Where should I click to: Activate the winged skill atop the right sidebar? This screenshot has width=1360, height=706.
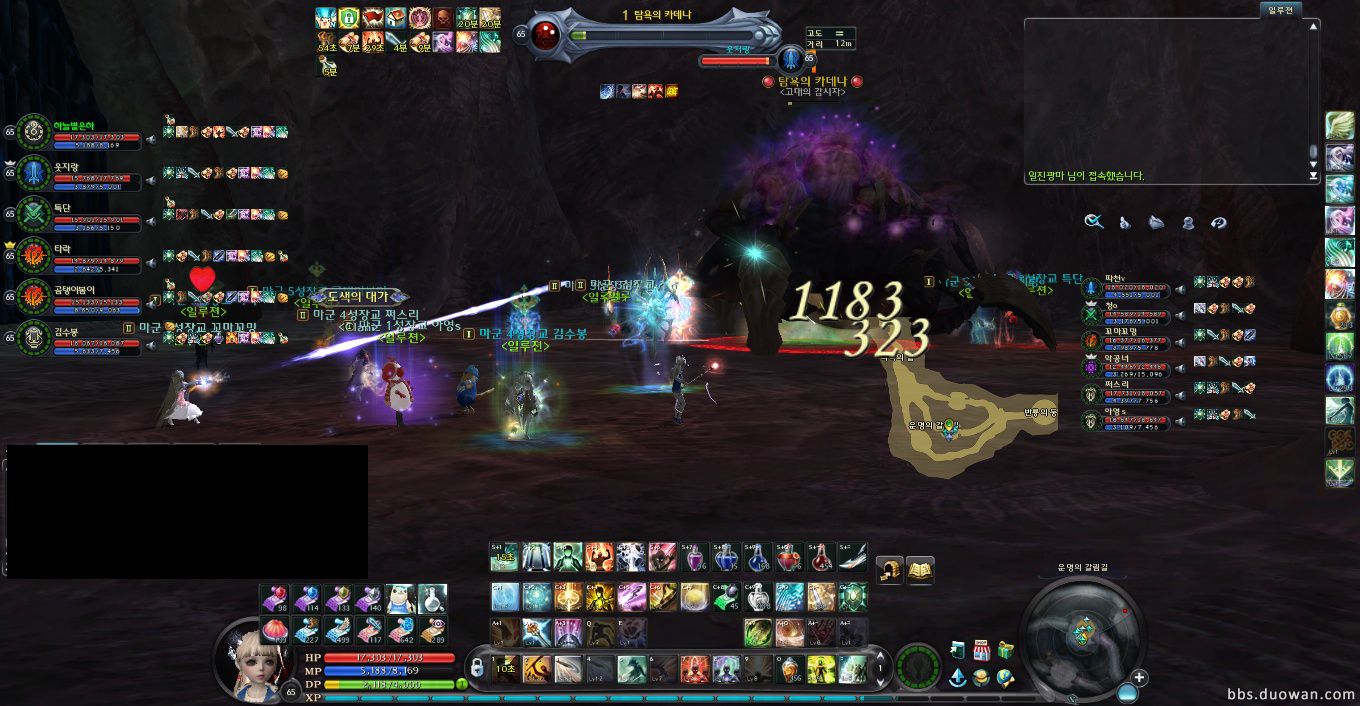tap(1339, 126)
